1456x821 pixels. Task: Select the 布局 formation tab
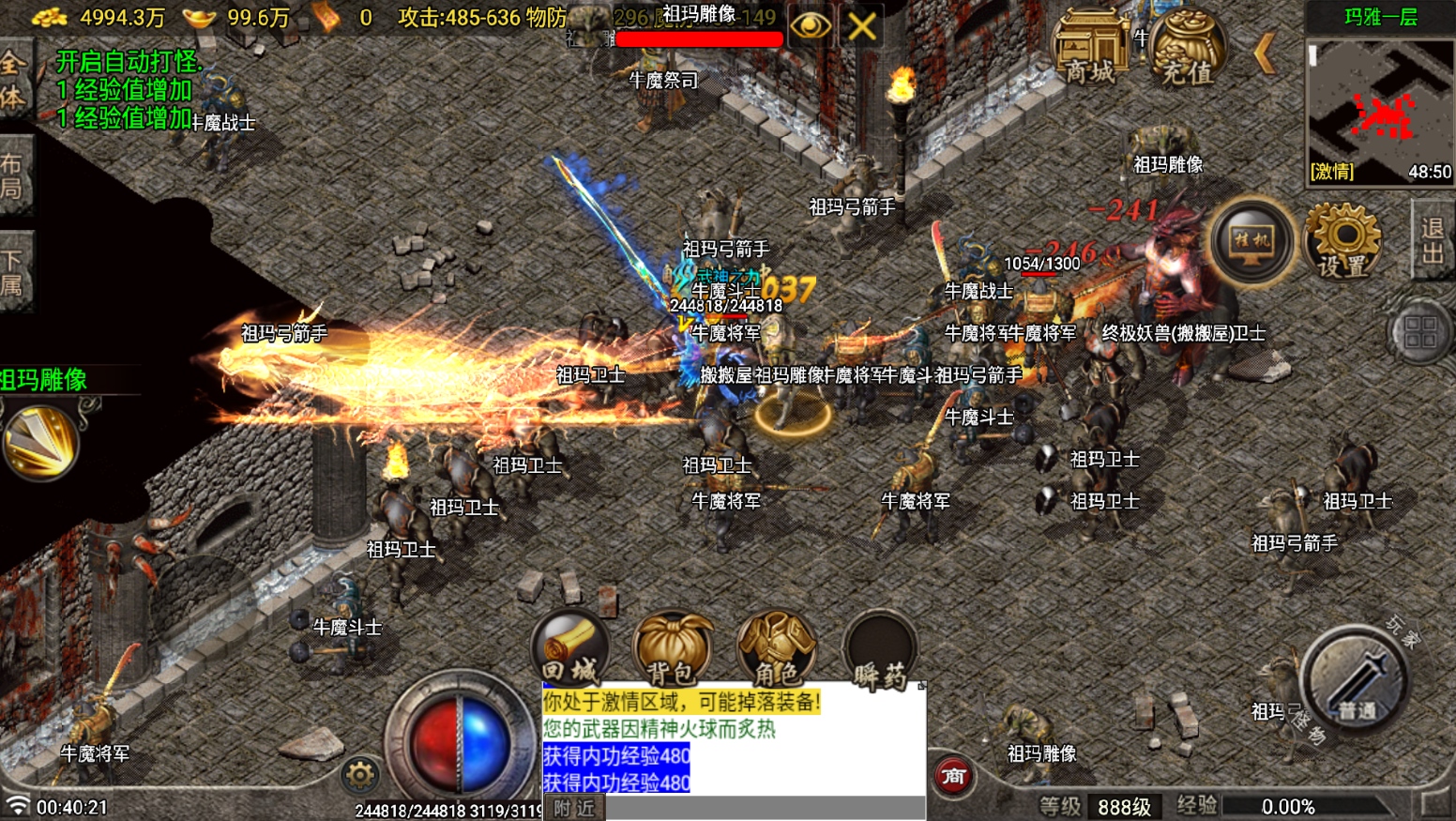(13, 175)
